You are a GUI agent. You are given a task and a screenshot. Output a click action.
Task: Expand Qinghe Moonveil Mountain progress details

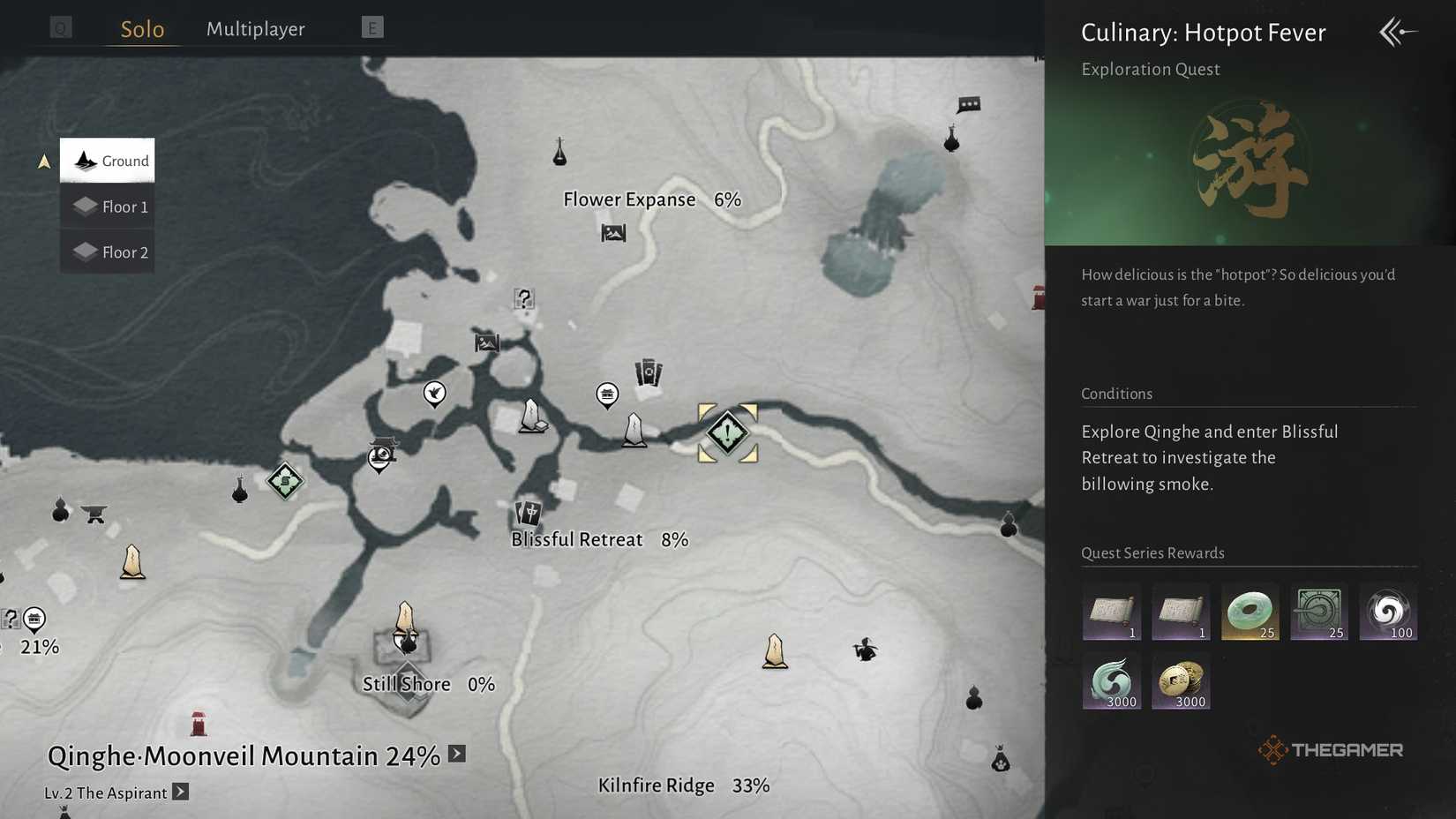click(x=456, y=755)
